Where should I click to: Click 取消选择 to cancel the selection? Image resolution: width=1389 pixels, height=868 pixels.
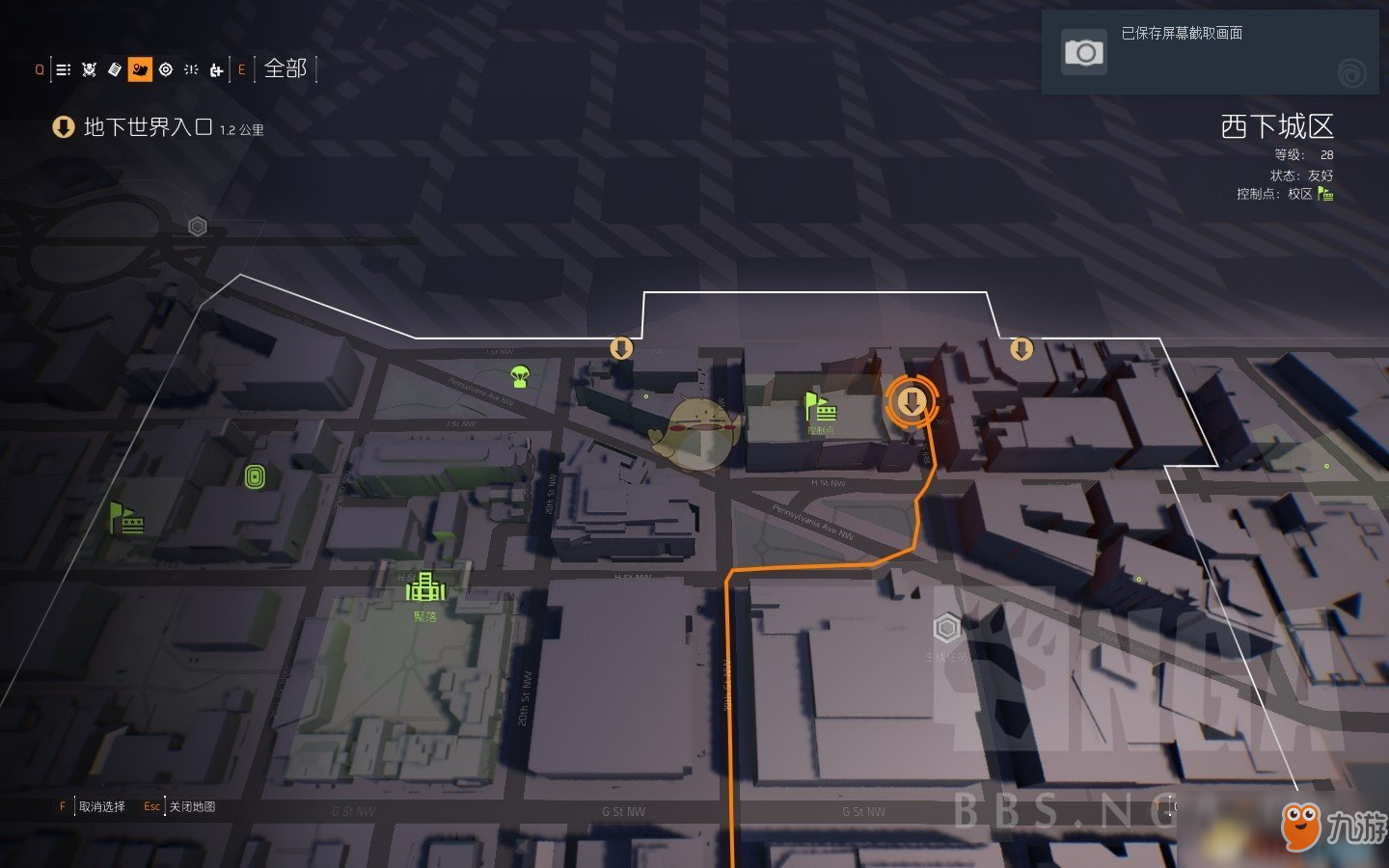[101, 806]
